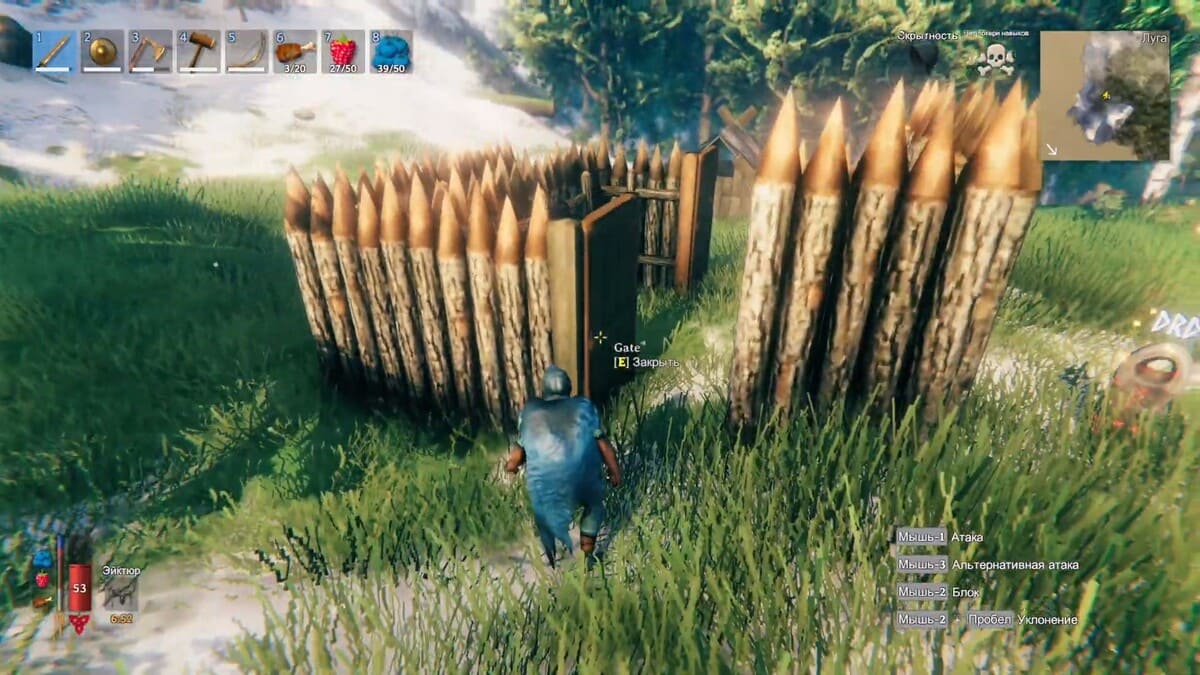Open the minimap labeled Луга

(1104, 95)
